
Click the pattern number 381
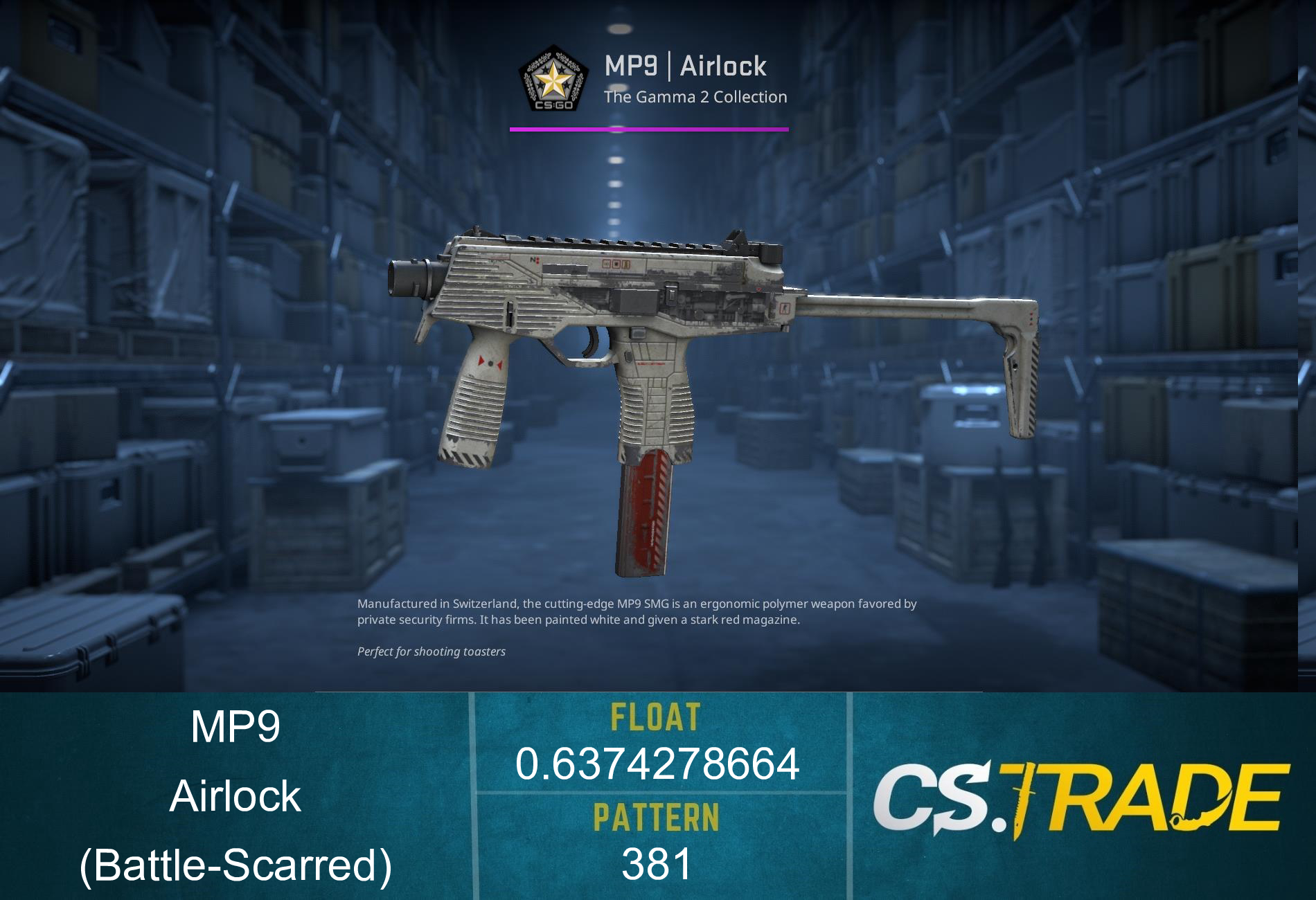click(655, 865)
